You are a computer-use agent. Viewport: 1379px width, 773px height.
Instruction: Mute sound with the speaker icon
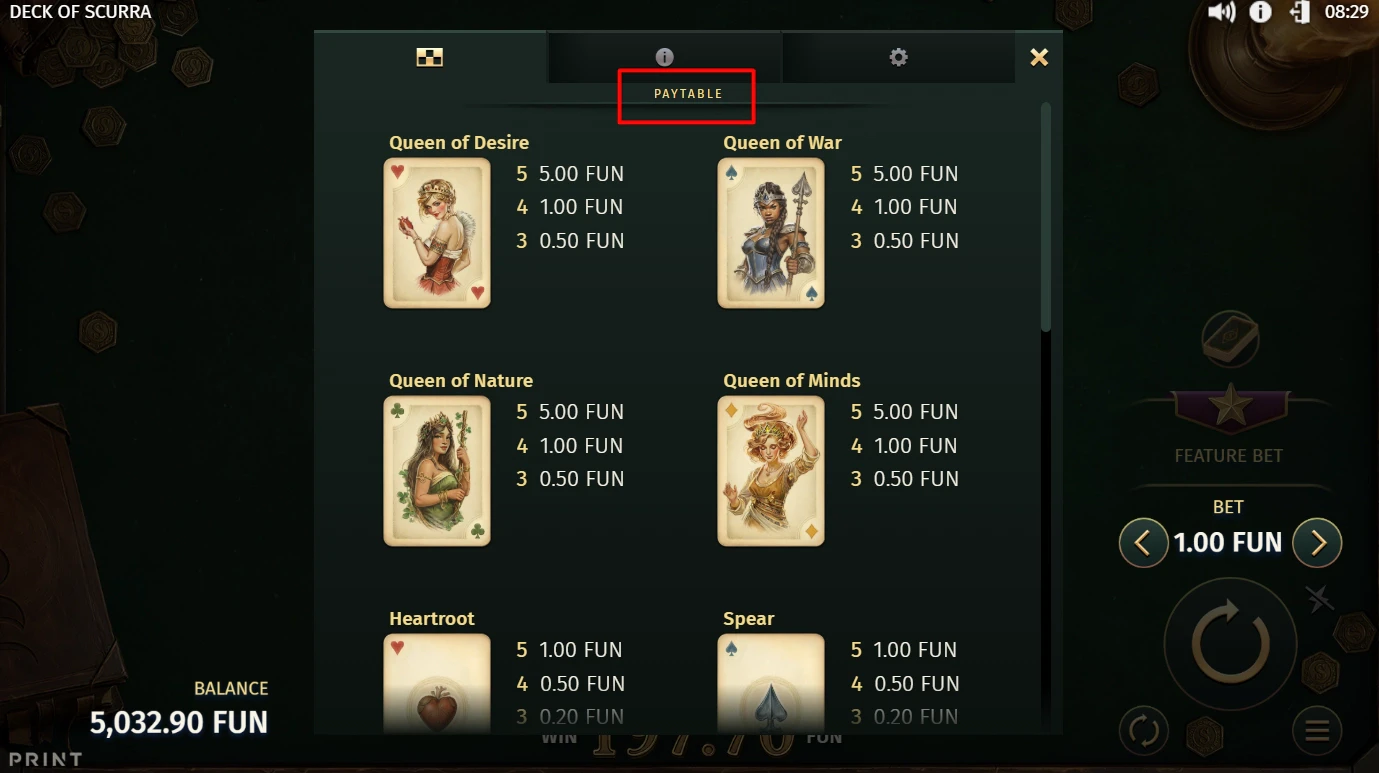(1219, 12)
